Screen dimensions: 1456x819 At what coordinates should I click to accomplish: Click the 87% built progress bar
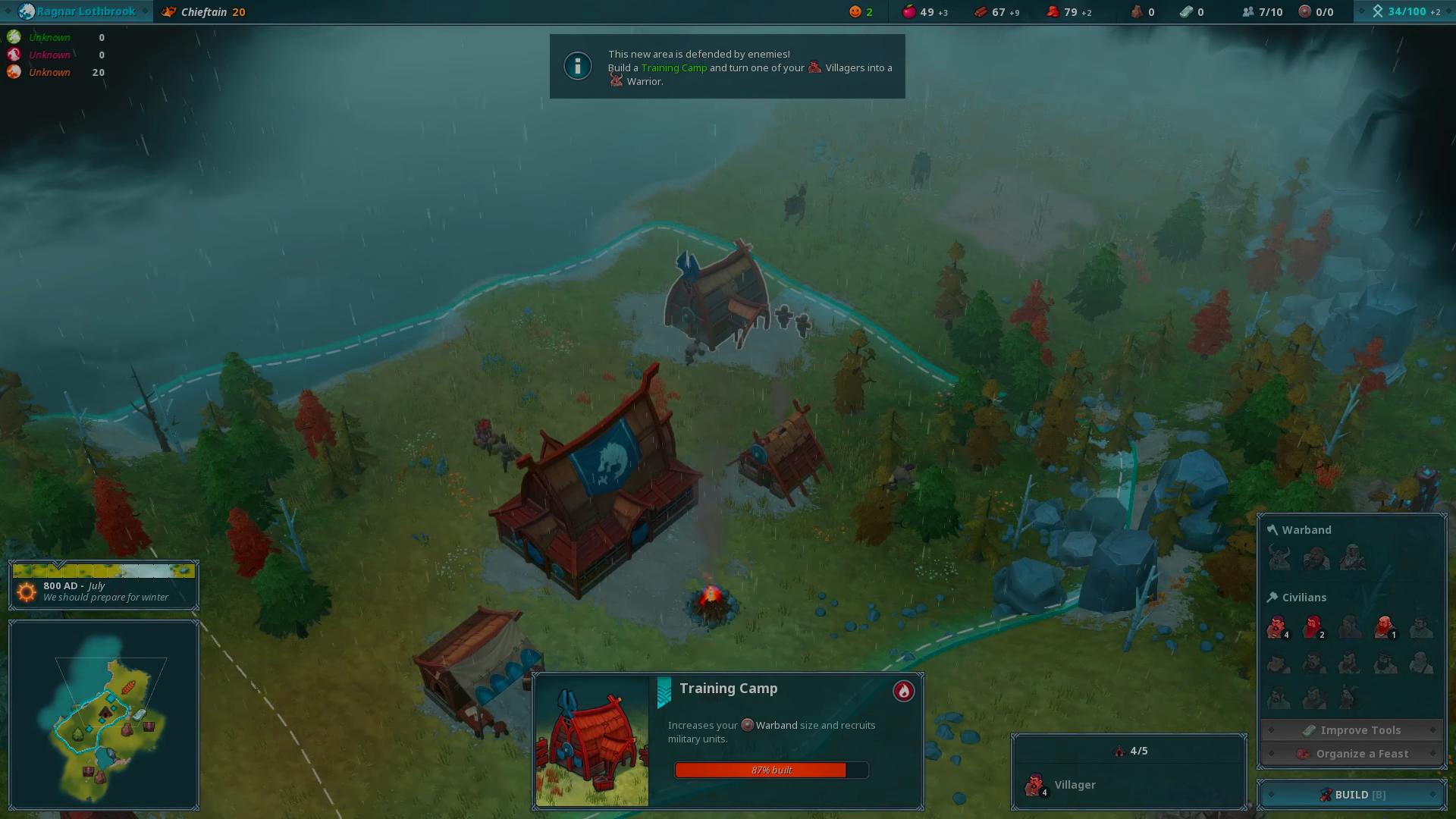pos(770,770)
